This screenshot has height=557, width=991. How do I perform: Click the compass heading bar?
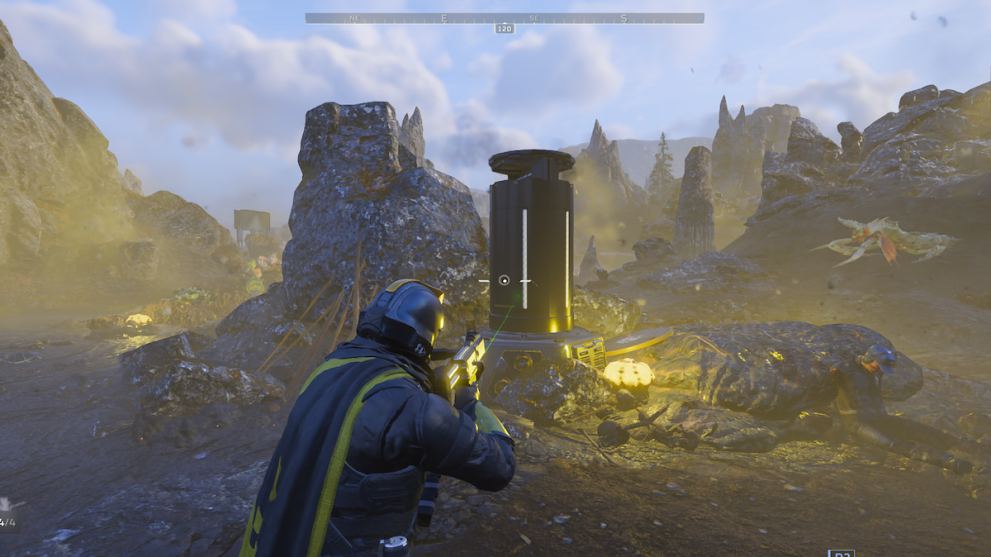(504, 18)
